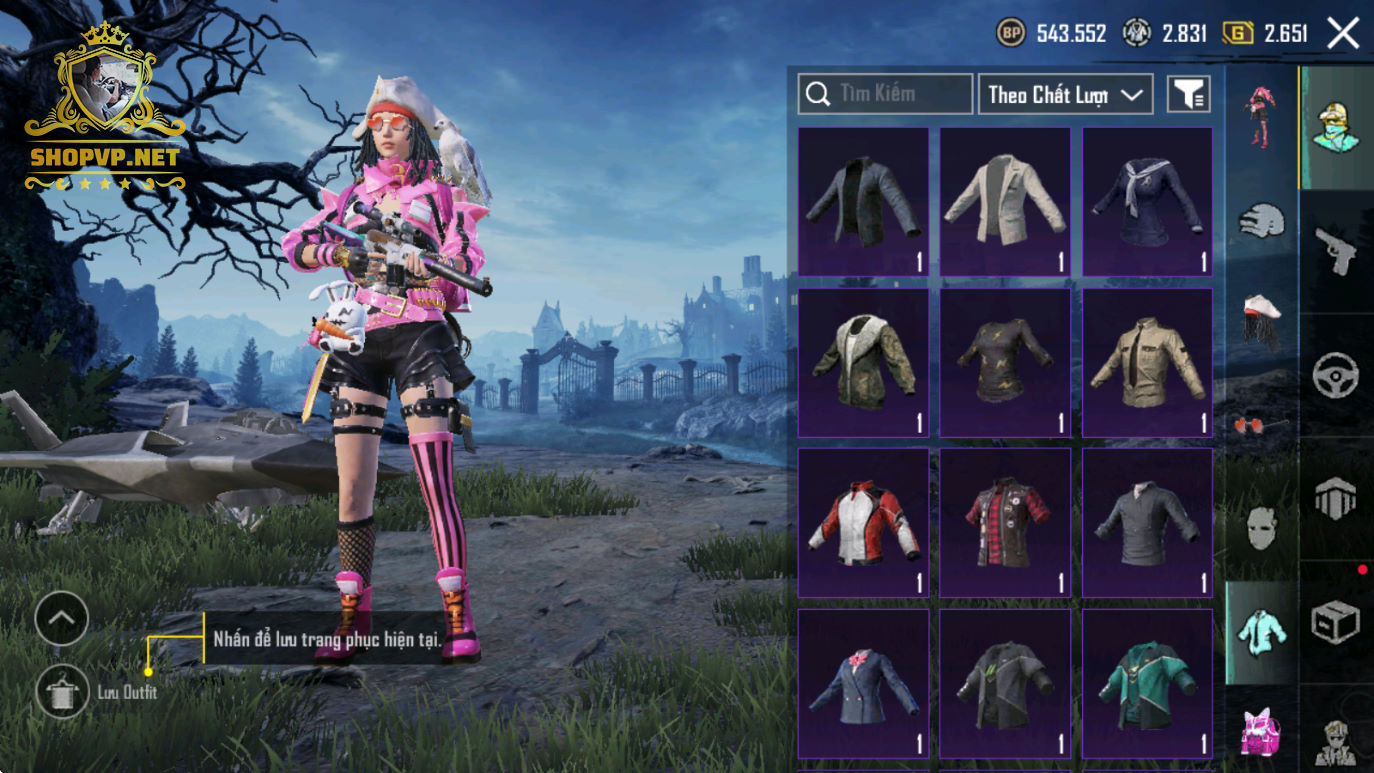Viewport: 1374px width, 773px height.
Task: Select the red and white jacket
Action: (x=864, y=522)
